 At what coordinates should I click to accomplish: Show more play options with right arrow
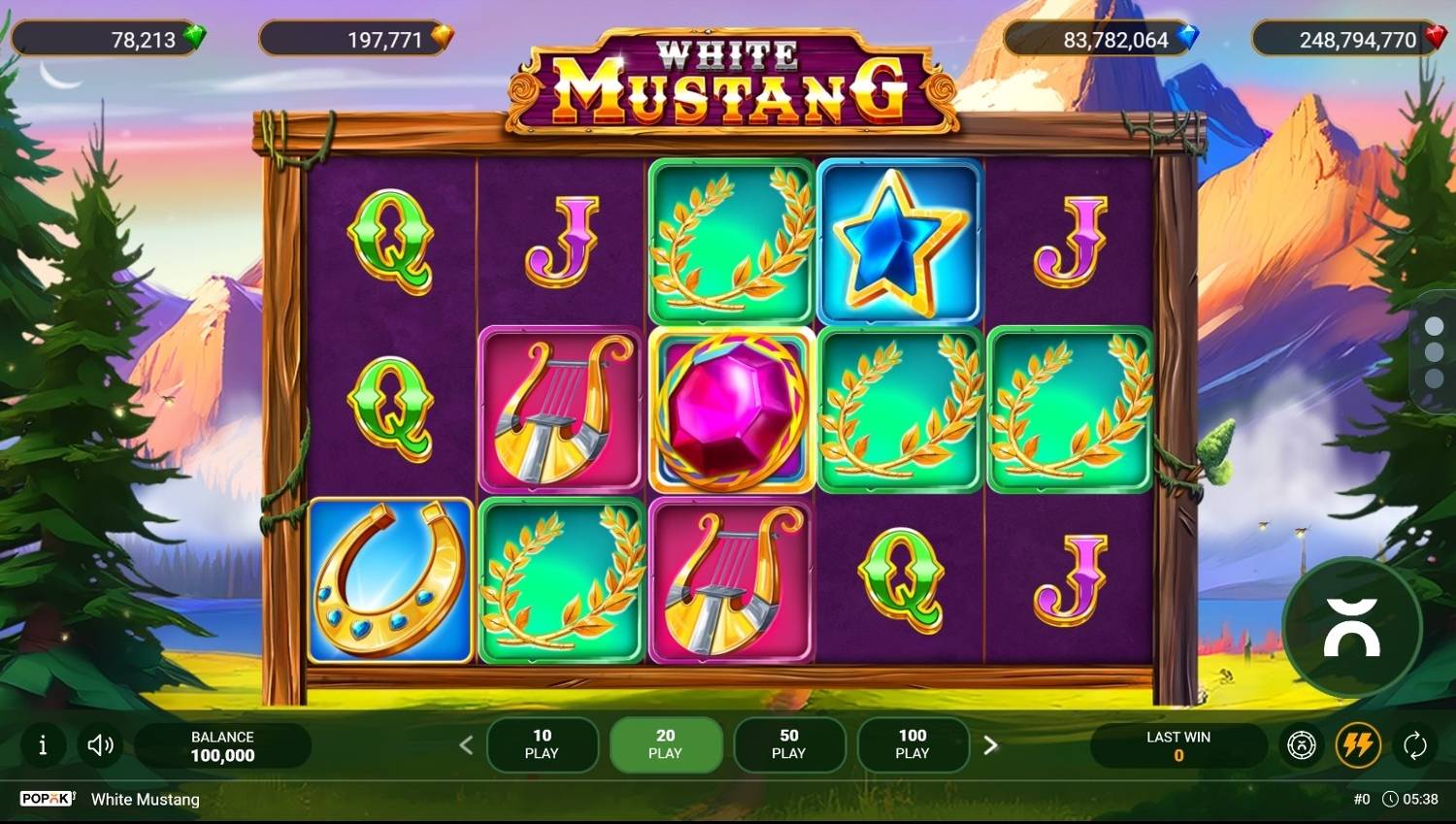(x=990, y=745)
